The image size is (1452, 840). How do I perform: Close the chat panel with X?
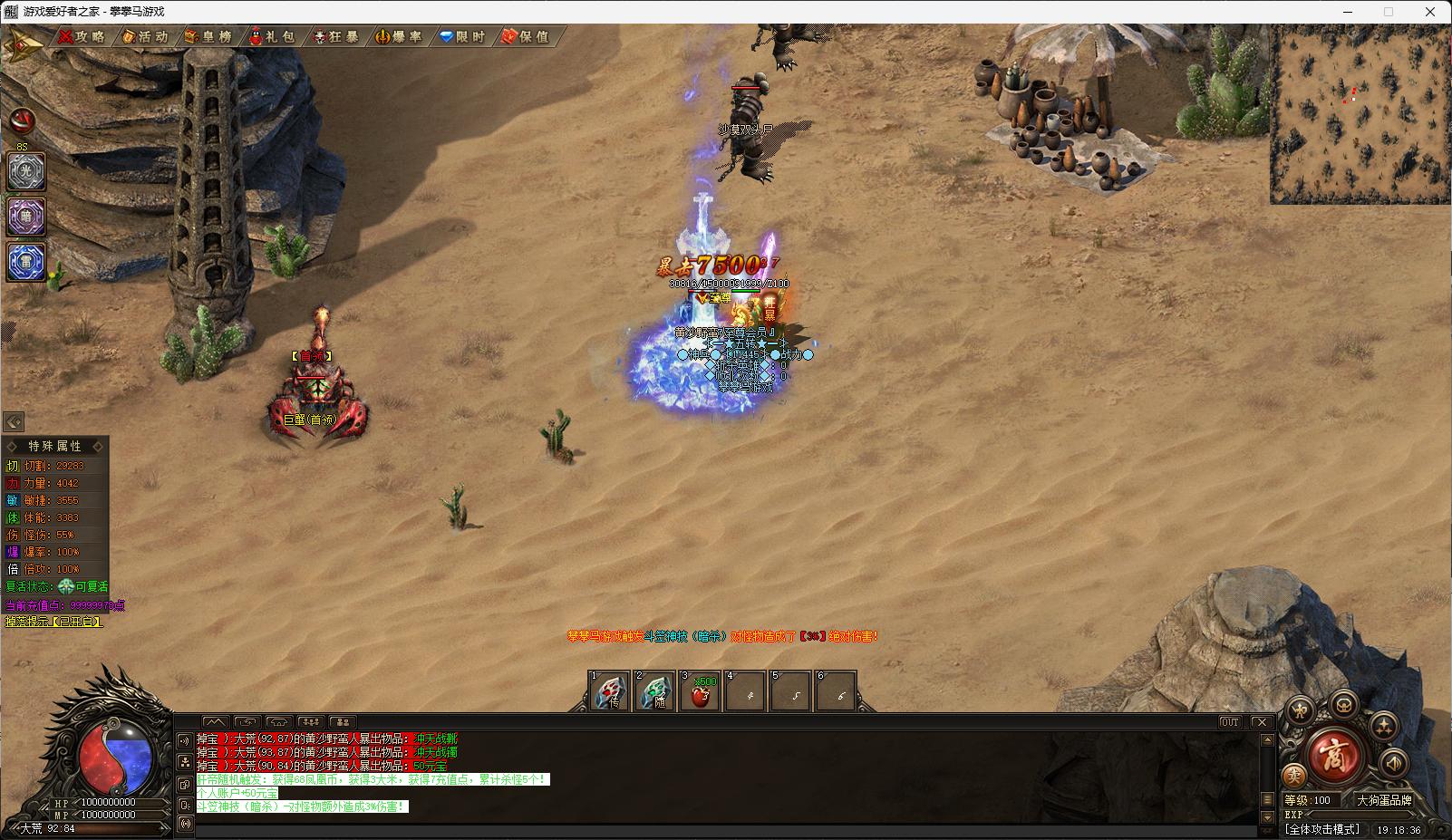tap(1262, 722)
